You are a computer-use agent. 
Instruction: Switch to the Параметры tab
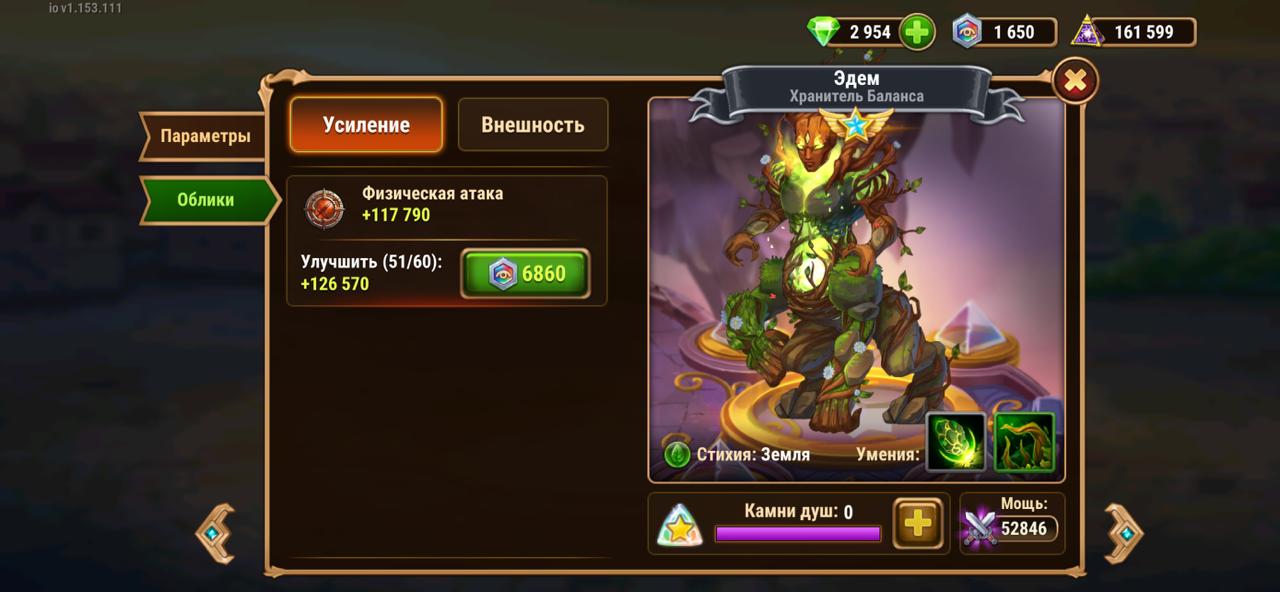pos(204,136)
